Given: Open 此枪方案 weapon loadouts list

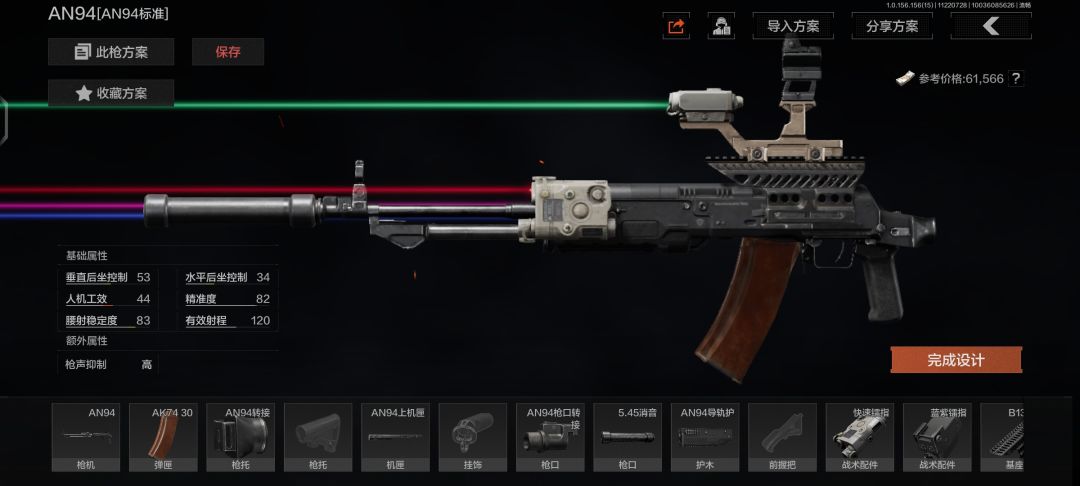Looking at the screenshot, I should click(111, 52).
